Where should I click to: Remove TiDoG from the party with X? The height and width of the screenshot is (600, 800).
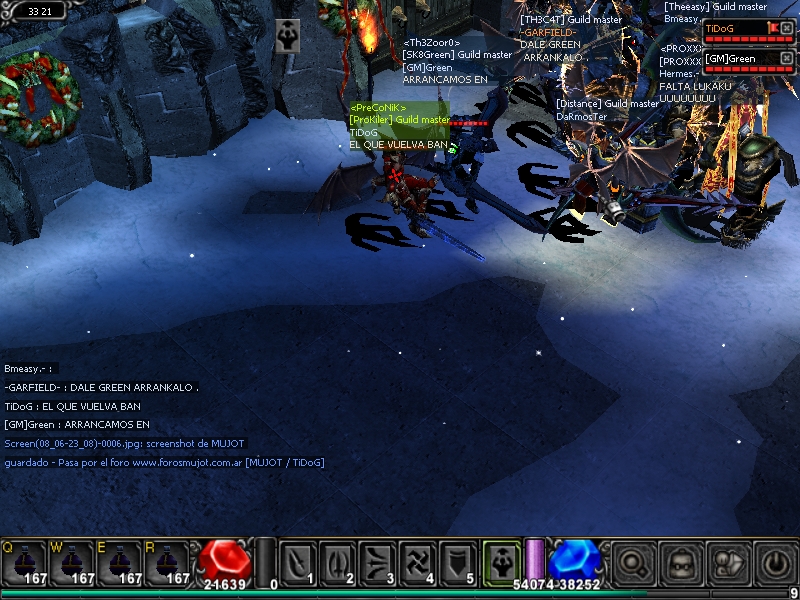[787, 28]
